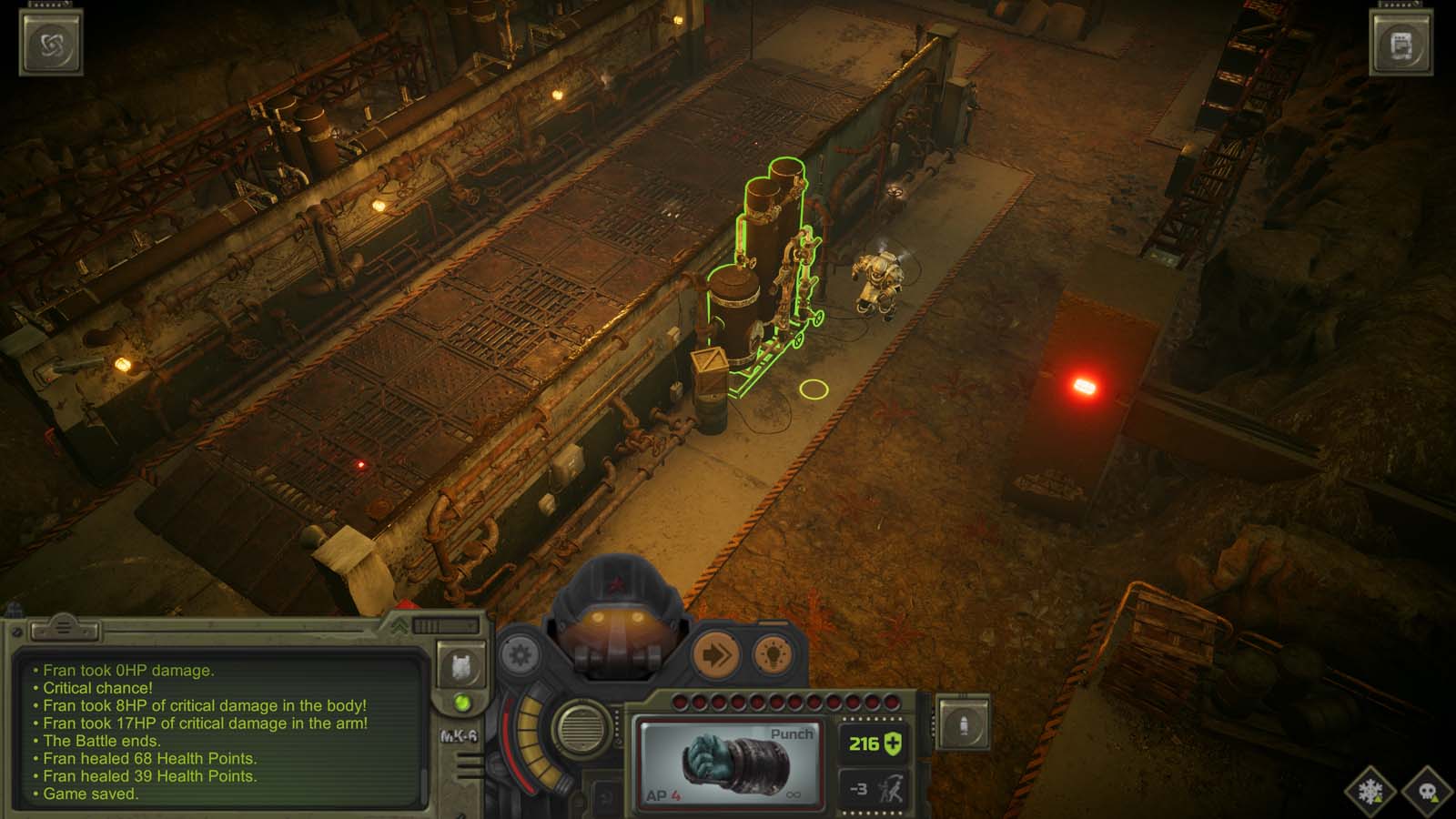The height and width of the screenshot is (819, 1456).
Task: Select the light bulb highlight icon
Action: [x=771, y=655]
